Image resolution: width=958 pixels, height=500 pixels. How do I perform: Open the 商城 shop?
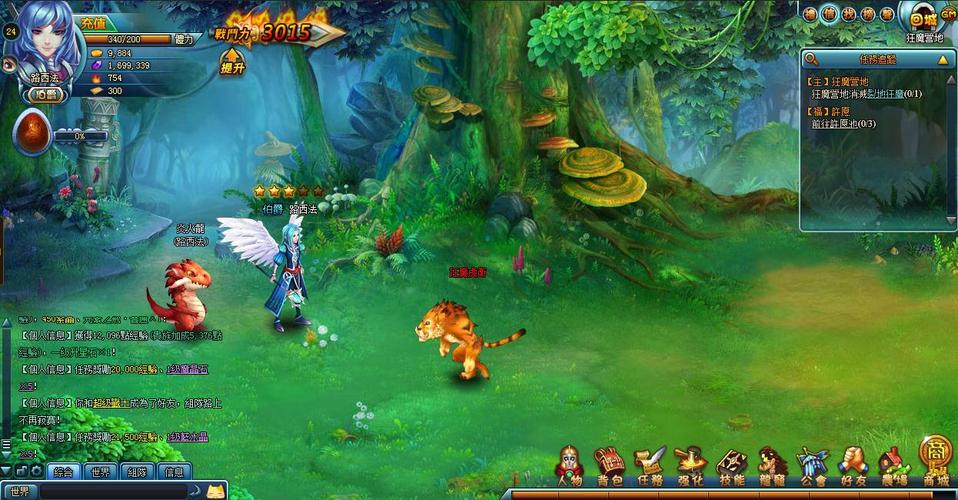point(935,461)
